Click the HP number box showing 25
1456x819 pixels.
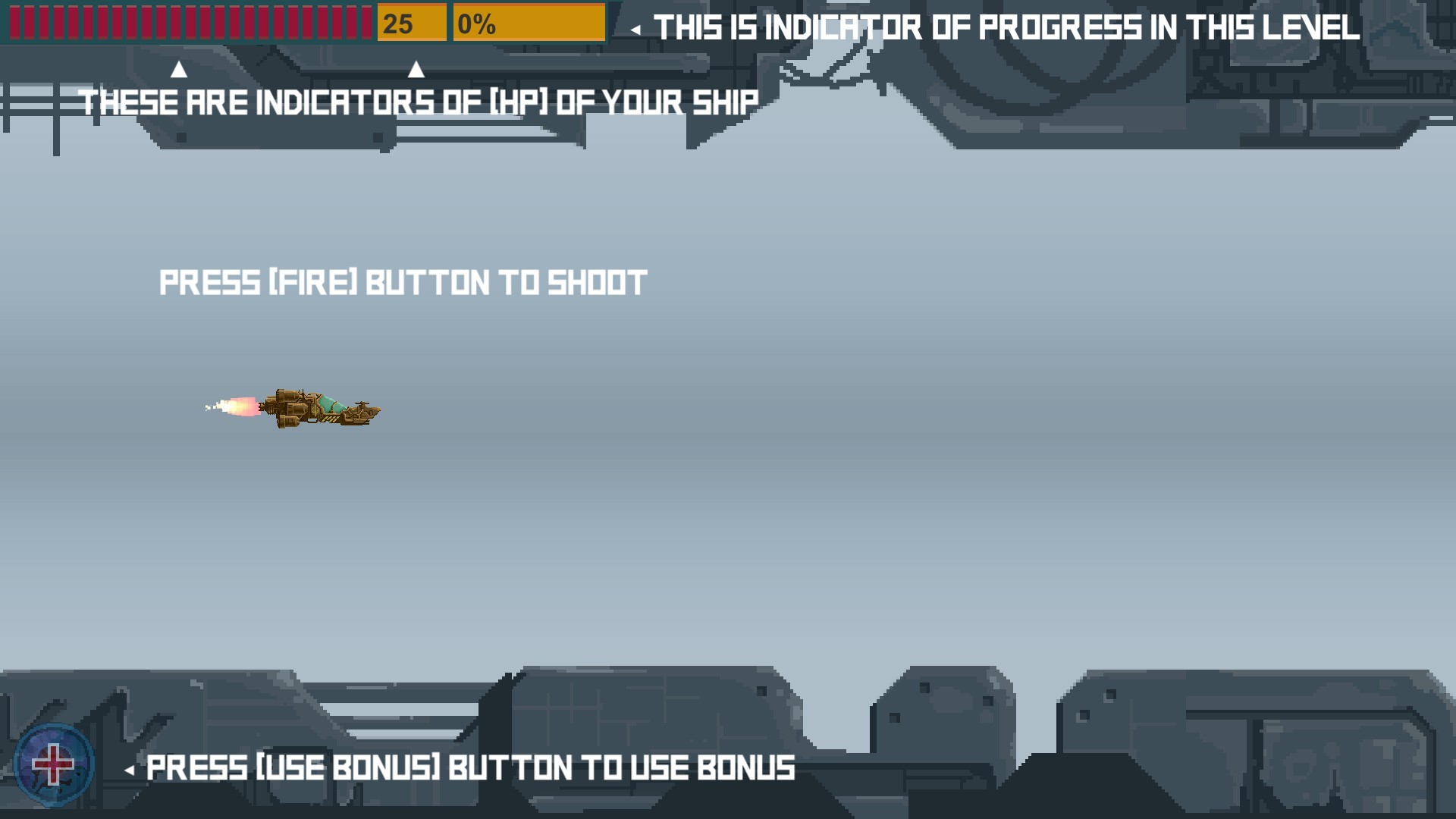pyautogui.click(x=412, y=23)
